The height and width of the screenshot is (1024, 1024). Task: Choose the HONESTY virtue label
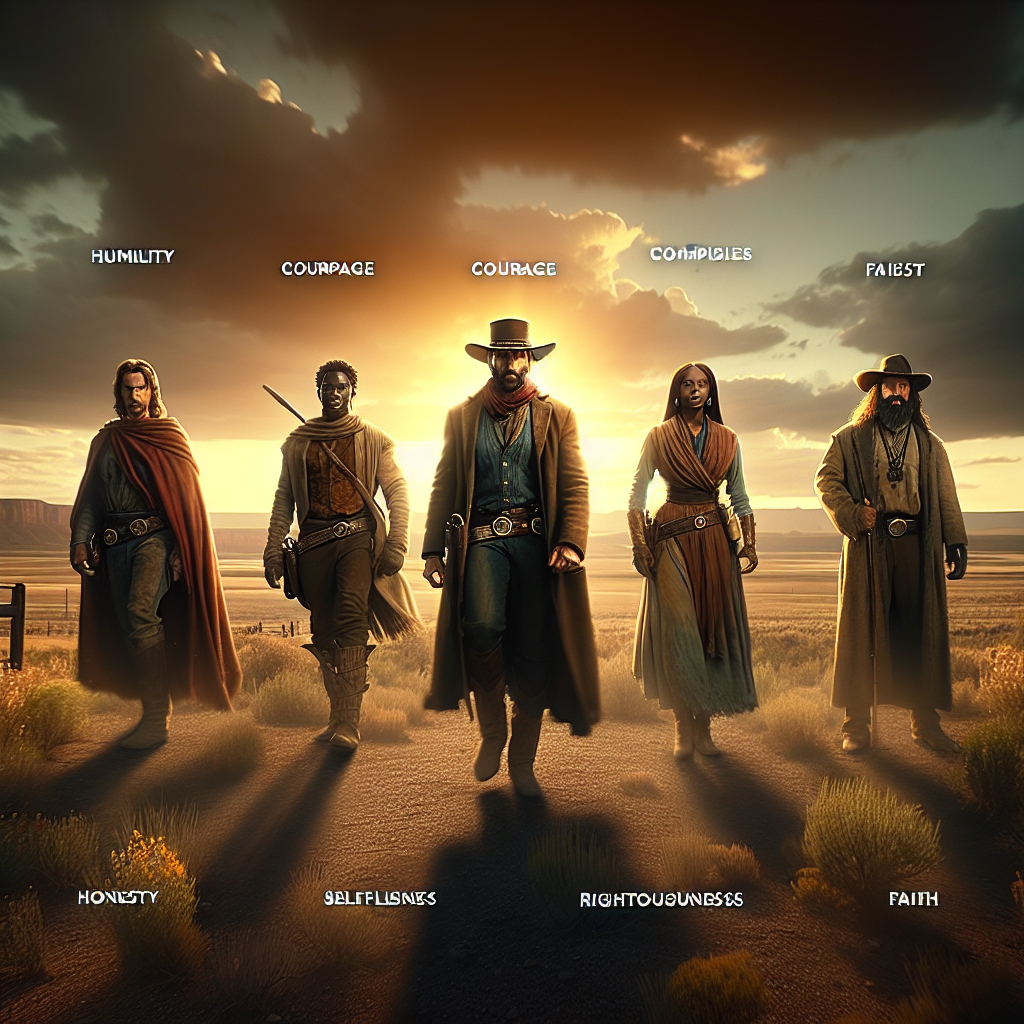[x=118, y=897]
